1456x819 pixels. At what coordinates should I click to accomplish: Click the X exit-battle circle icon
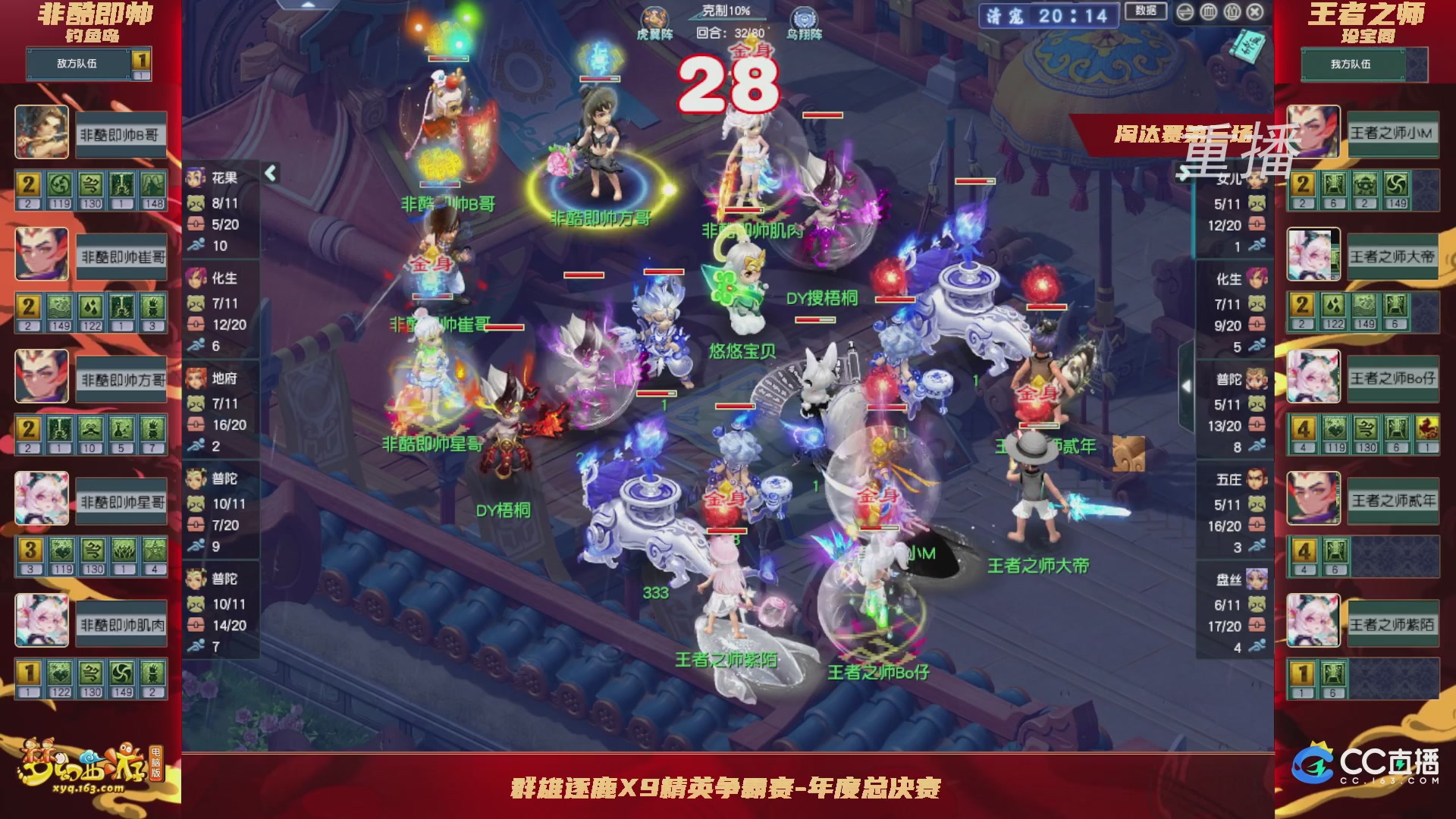click(1254, 13)
